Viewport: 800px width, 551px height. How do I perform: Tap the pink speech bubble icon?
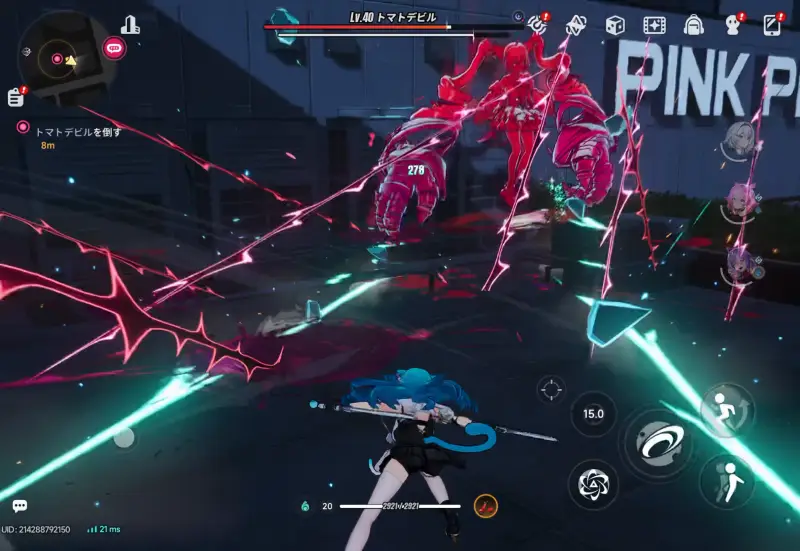(x=114, y=46)
